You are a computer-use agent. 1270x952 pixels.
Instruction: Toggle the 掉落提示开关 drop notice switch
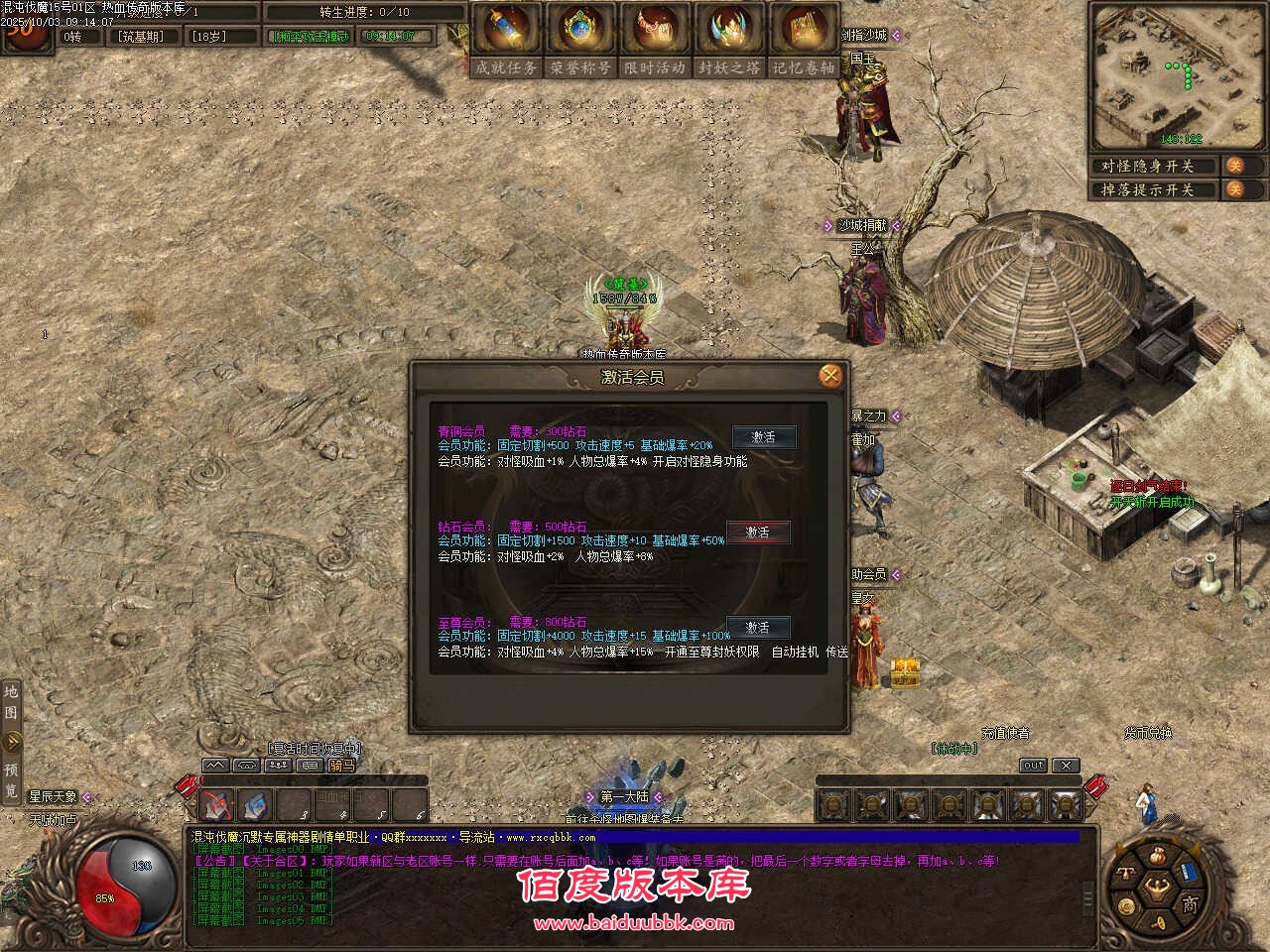1235,189
